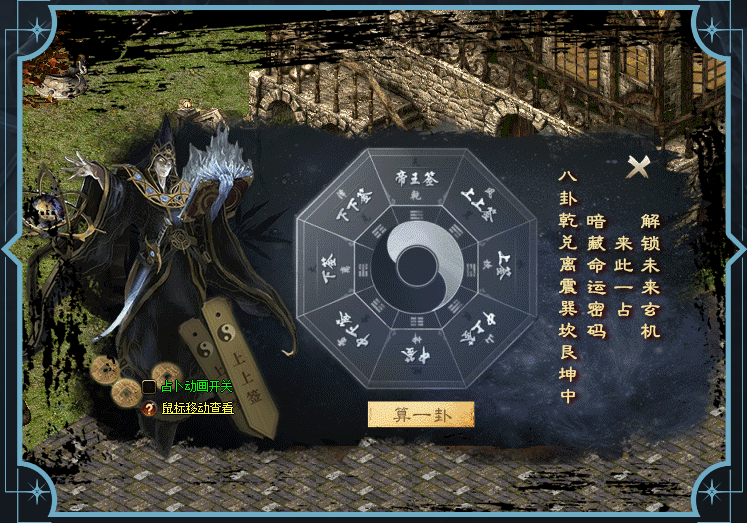Toggle the 占卜动画开关 checkbox
The width and height of the screenshot is (747, 523).
(x=149, y=387)
